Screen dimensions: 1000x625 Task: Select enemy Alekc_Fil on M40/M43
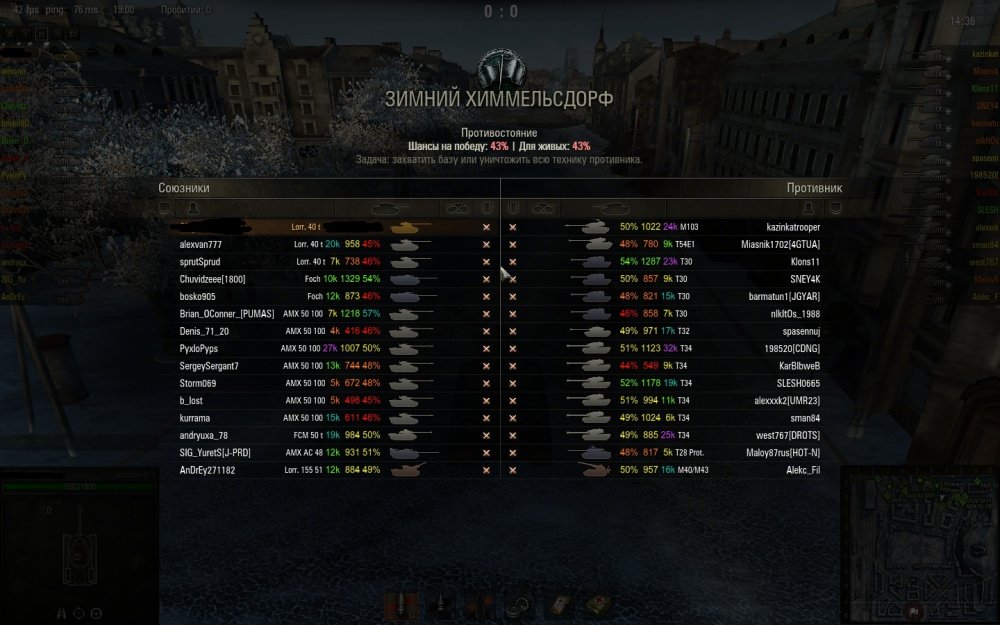802,470
